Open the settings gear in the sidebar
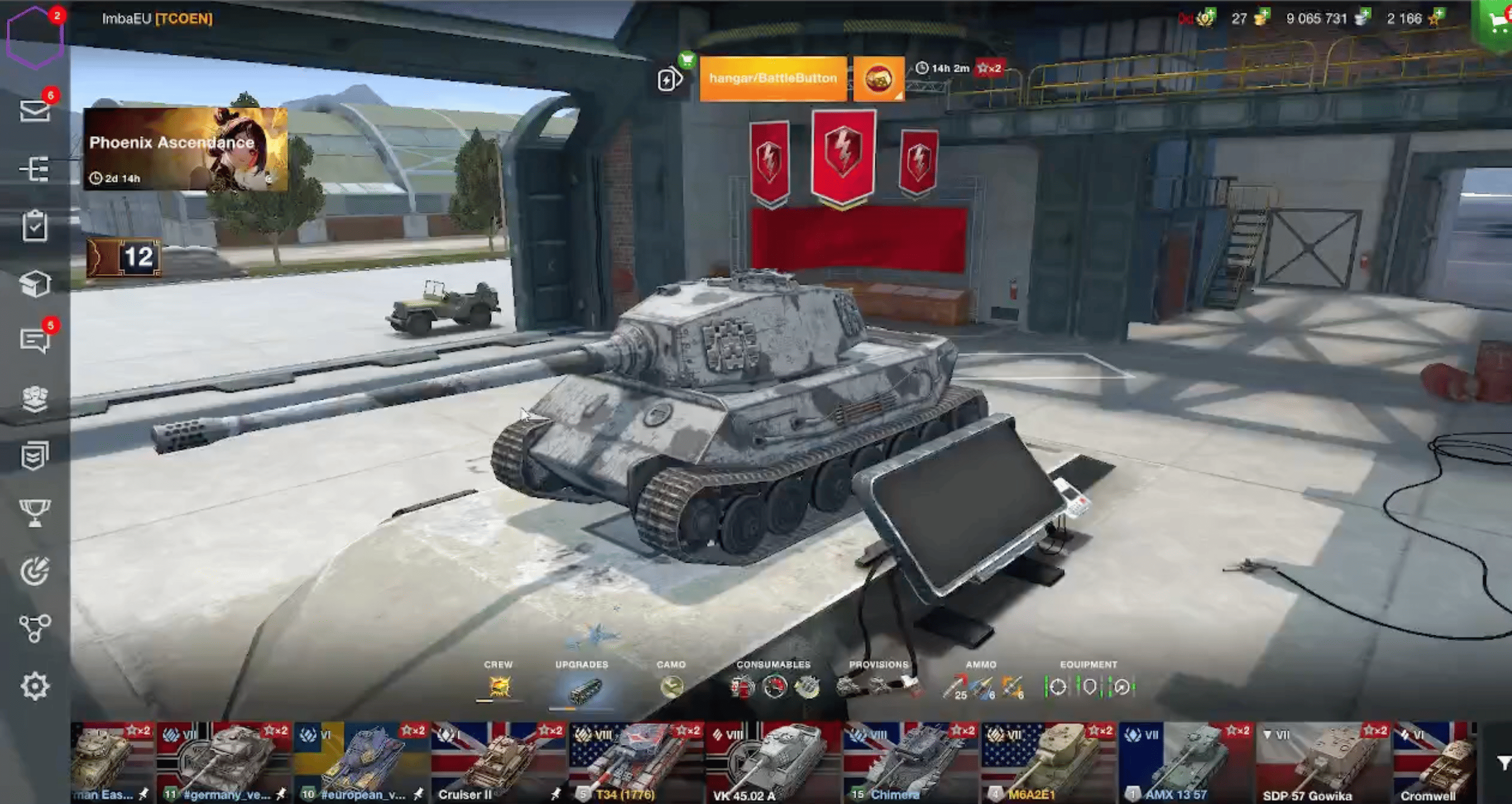Viewport: 1512px width, 804px height. 35,686
